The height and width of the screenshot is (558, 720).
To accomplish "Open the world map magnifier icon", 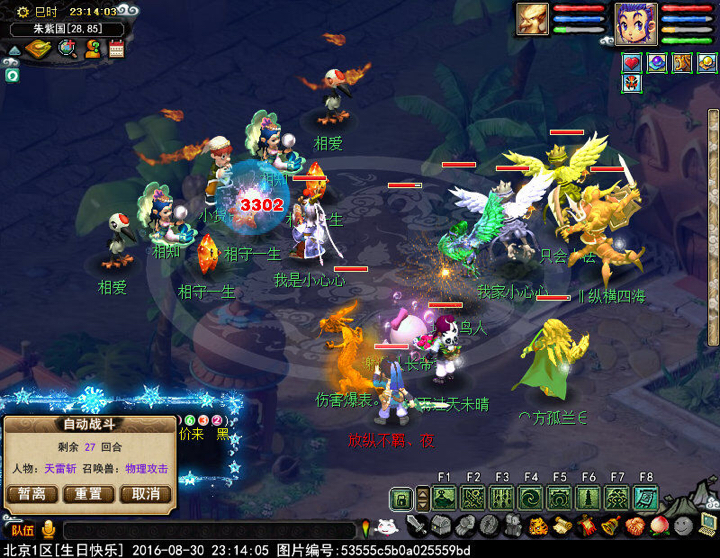I will click(x=67, y=49).
